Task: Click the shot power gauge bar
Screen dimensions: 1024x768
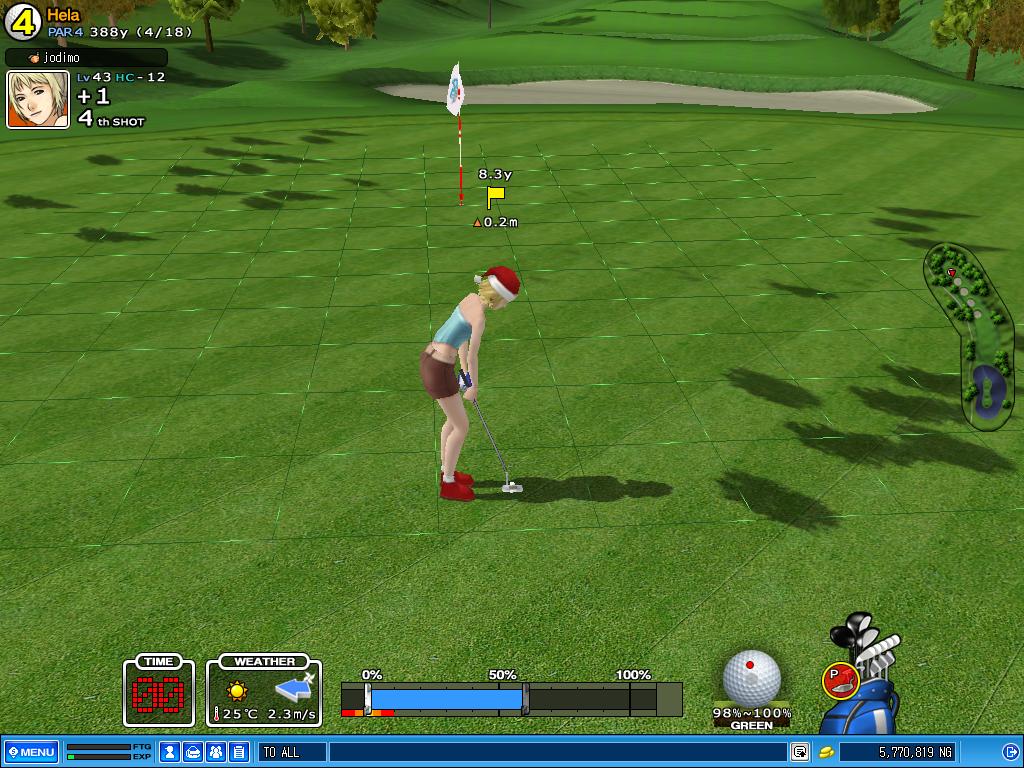Action: [x=510, y=698]
